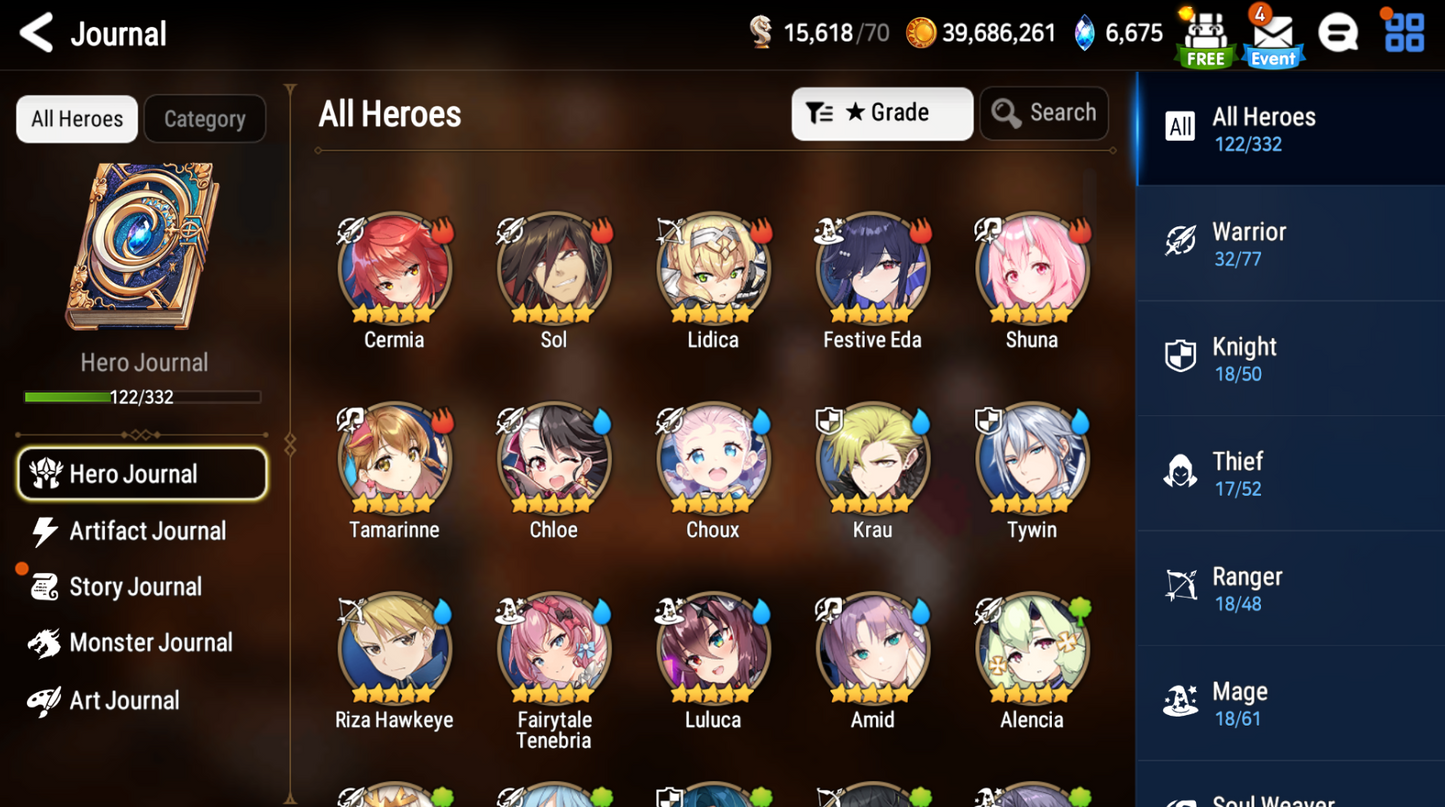Open the Grade sort dropdown
Screen dimensions: 1445x807
tap(882, 113)
